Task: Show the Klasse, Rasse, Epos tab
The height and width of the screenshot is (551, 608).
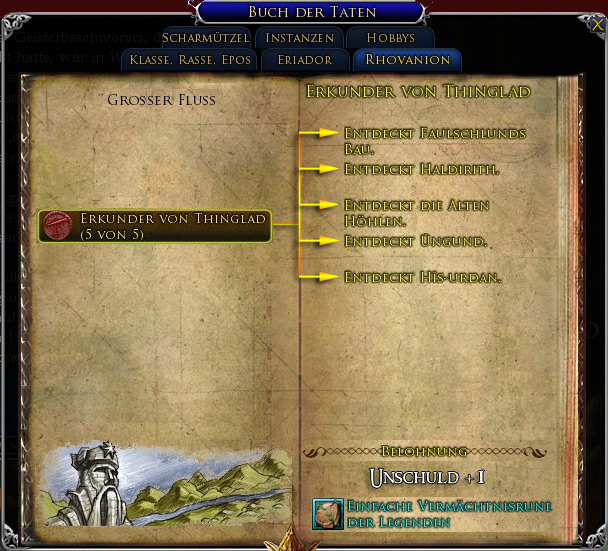Action: (x=190, y=60)
